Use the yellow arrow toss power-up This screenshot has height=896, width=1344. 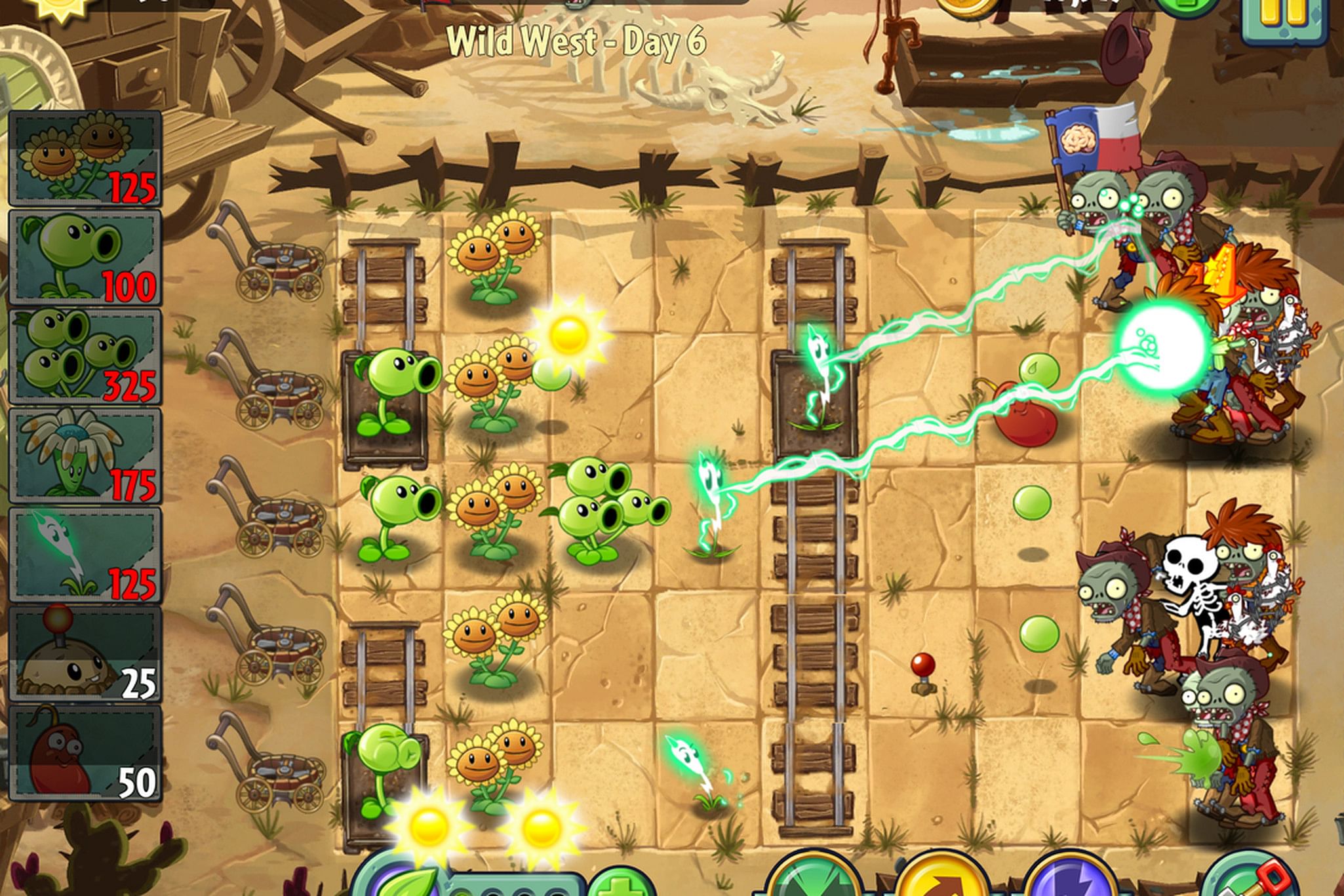click(942, 878)
